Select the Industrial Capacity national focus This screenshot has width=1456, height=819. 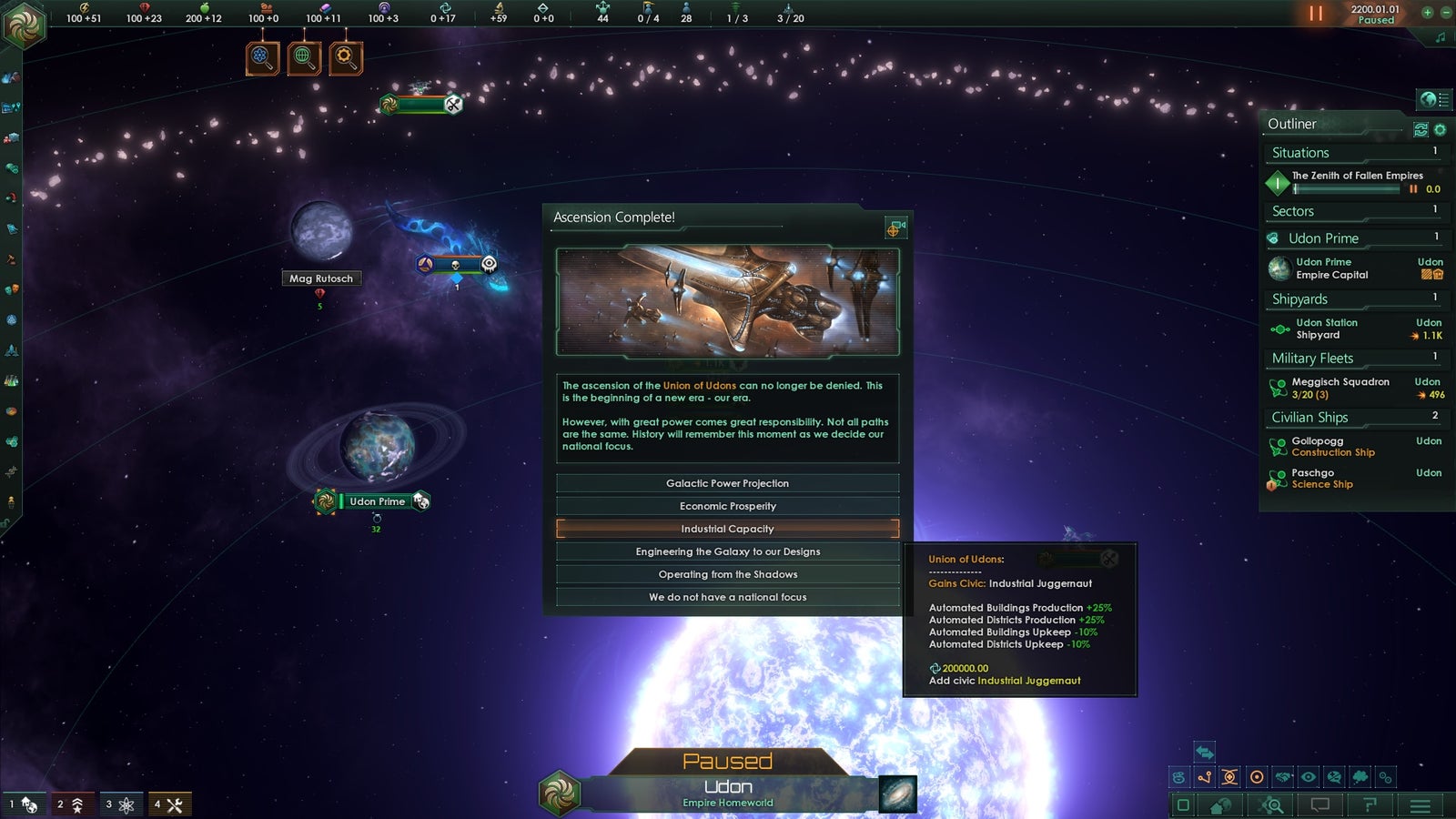pyautogui.click(x=727, y=528)
